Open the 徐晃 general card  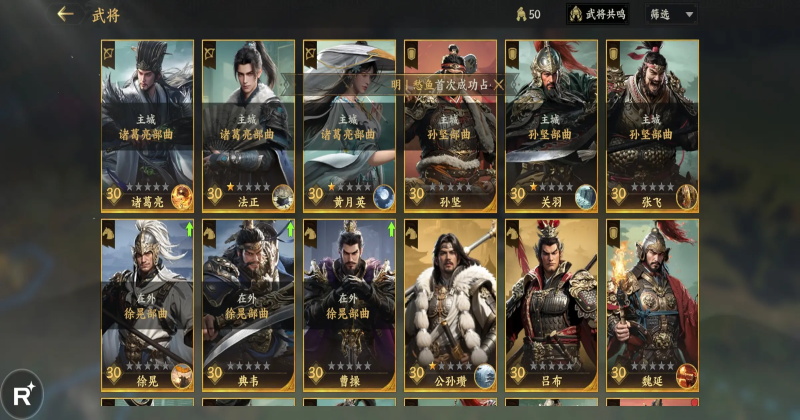tap(147, 304)
